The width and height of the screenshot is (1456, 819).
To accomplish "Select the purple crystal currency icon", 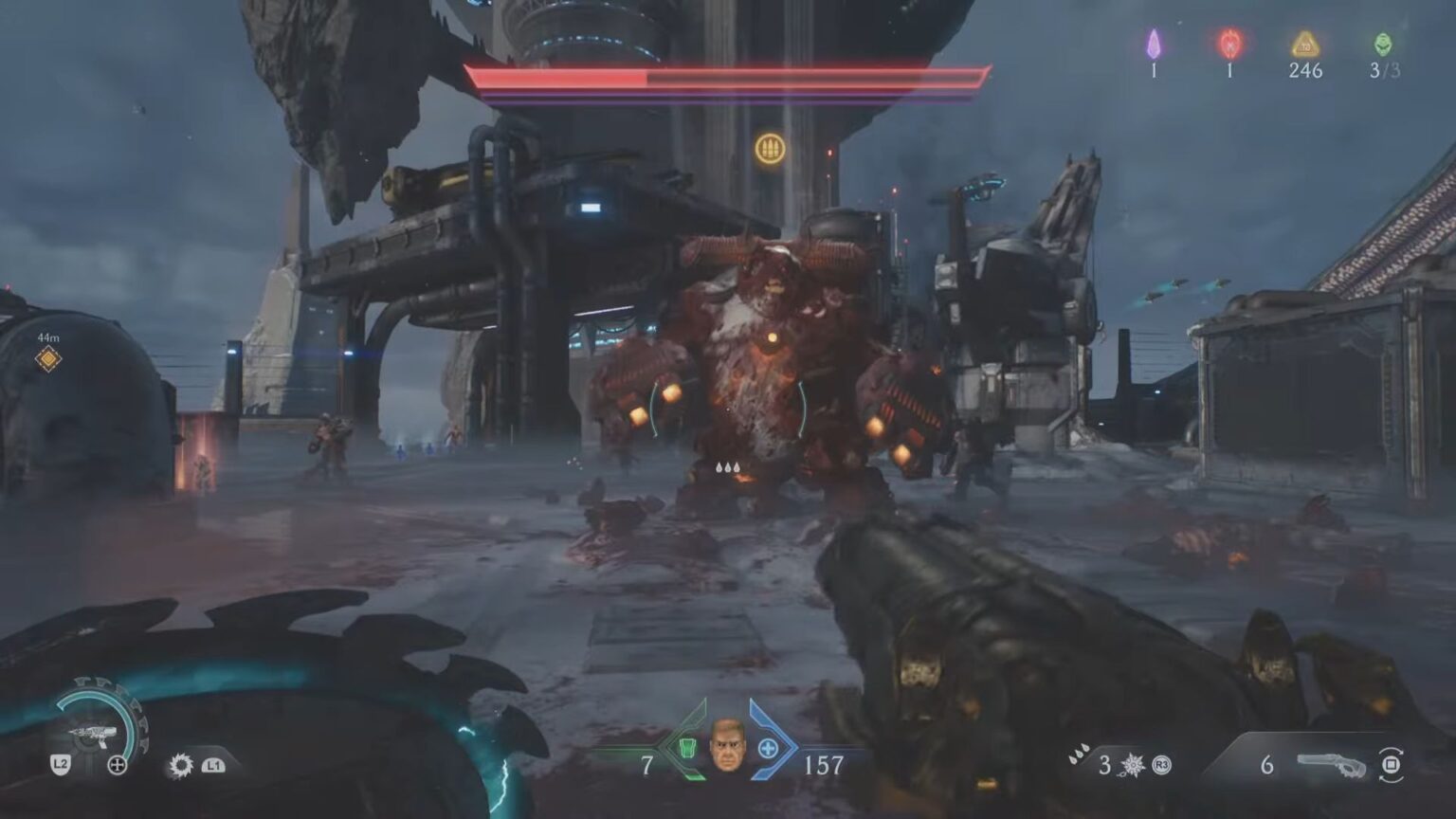I will [1153, 43].
